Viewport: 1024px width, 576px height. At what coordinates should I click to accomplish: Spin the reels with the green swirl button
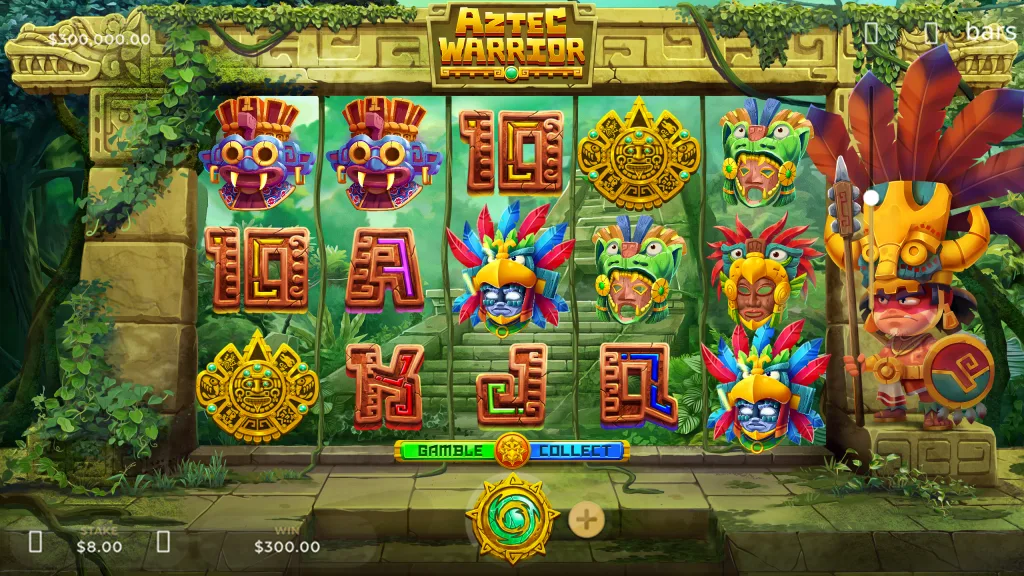point(512,518)
